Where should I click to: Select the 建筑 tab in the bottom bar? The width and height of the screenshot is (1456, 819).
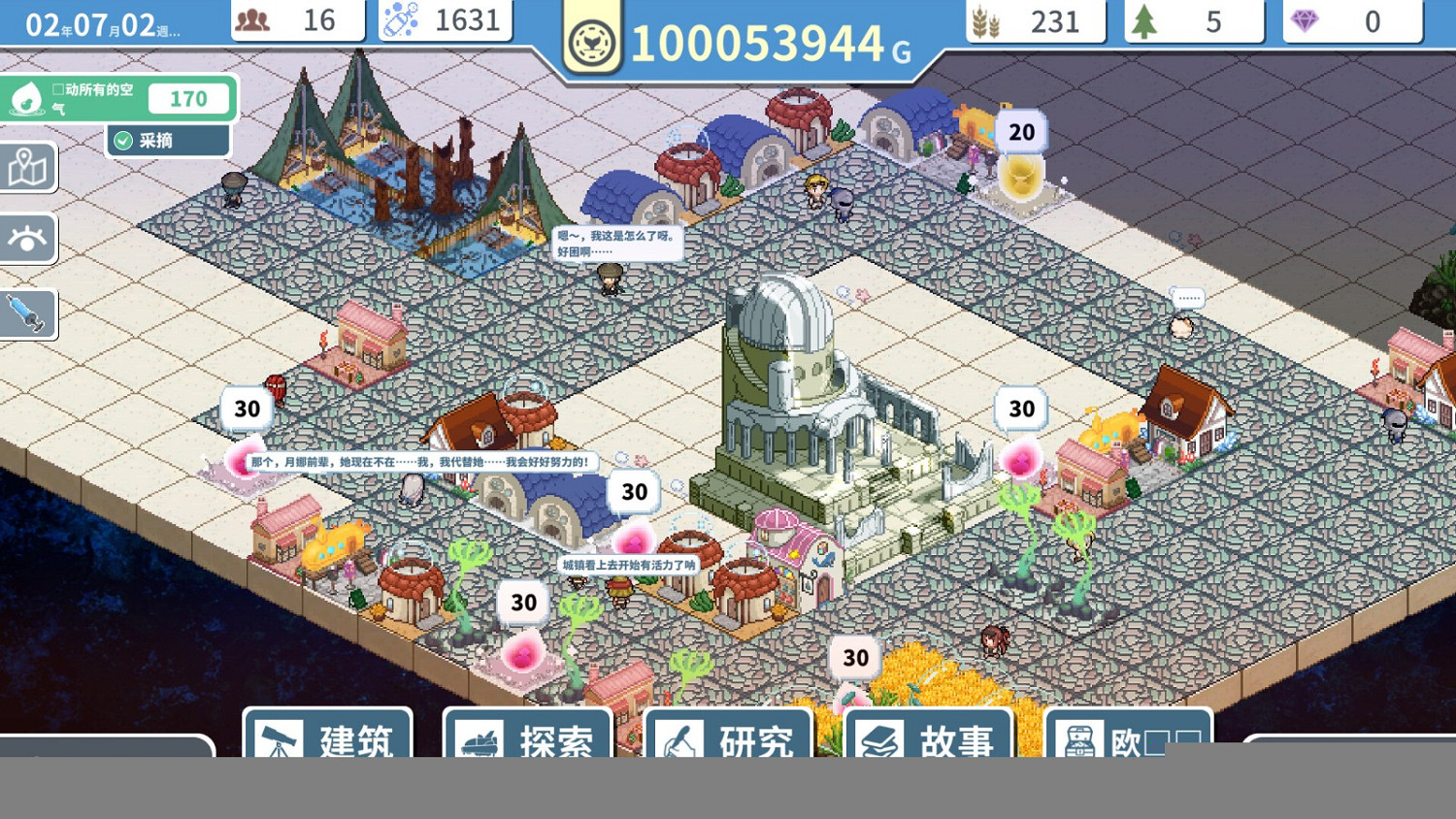click(x=326, y=742)
